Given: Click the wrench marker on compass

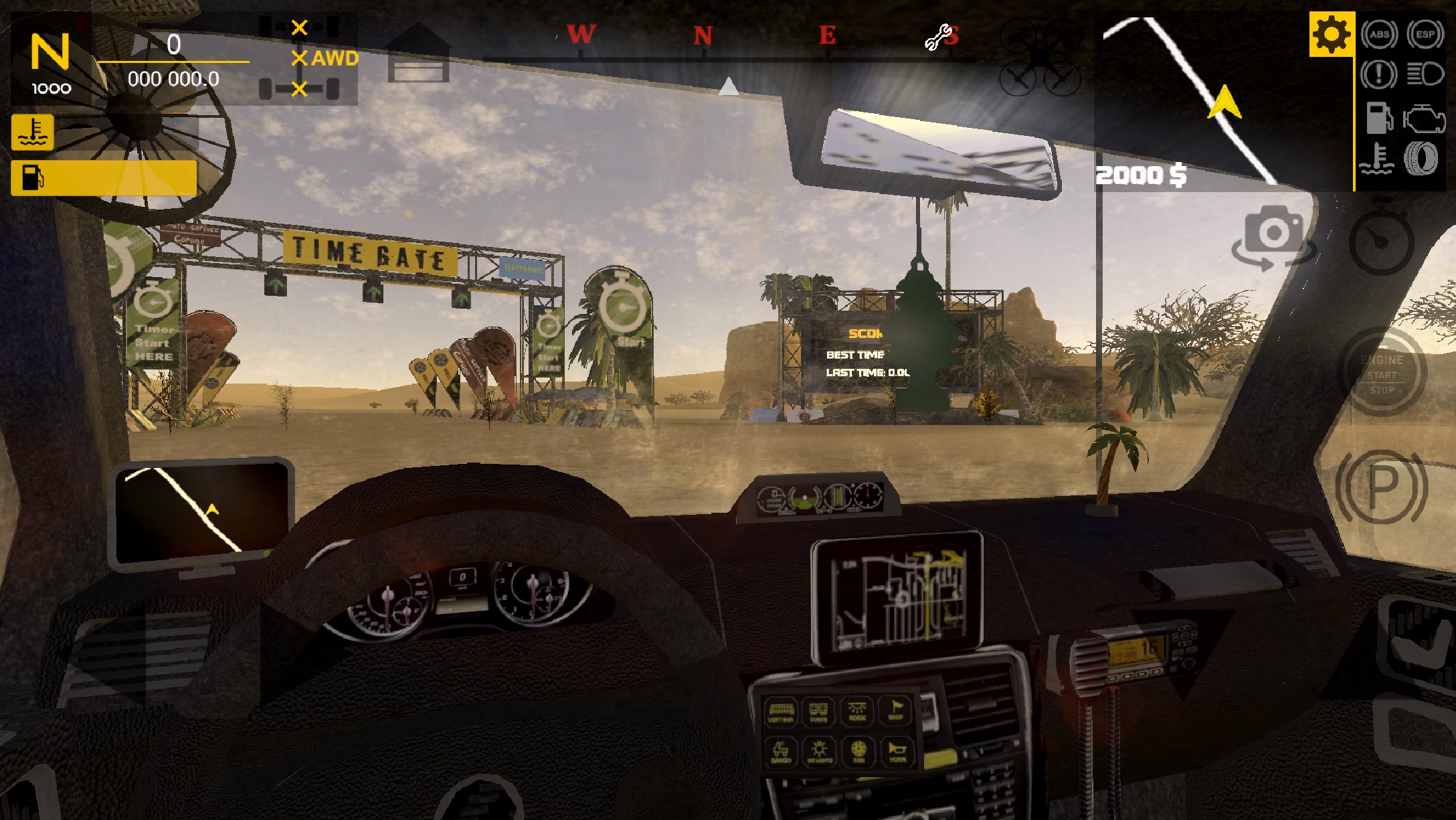Looking at the screenshot, I should tap(937, 37).
